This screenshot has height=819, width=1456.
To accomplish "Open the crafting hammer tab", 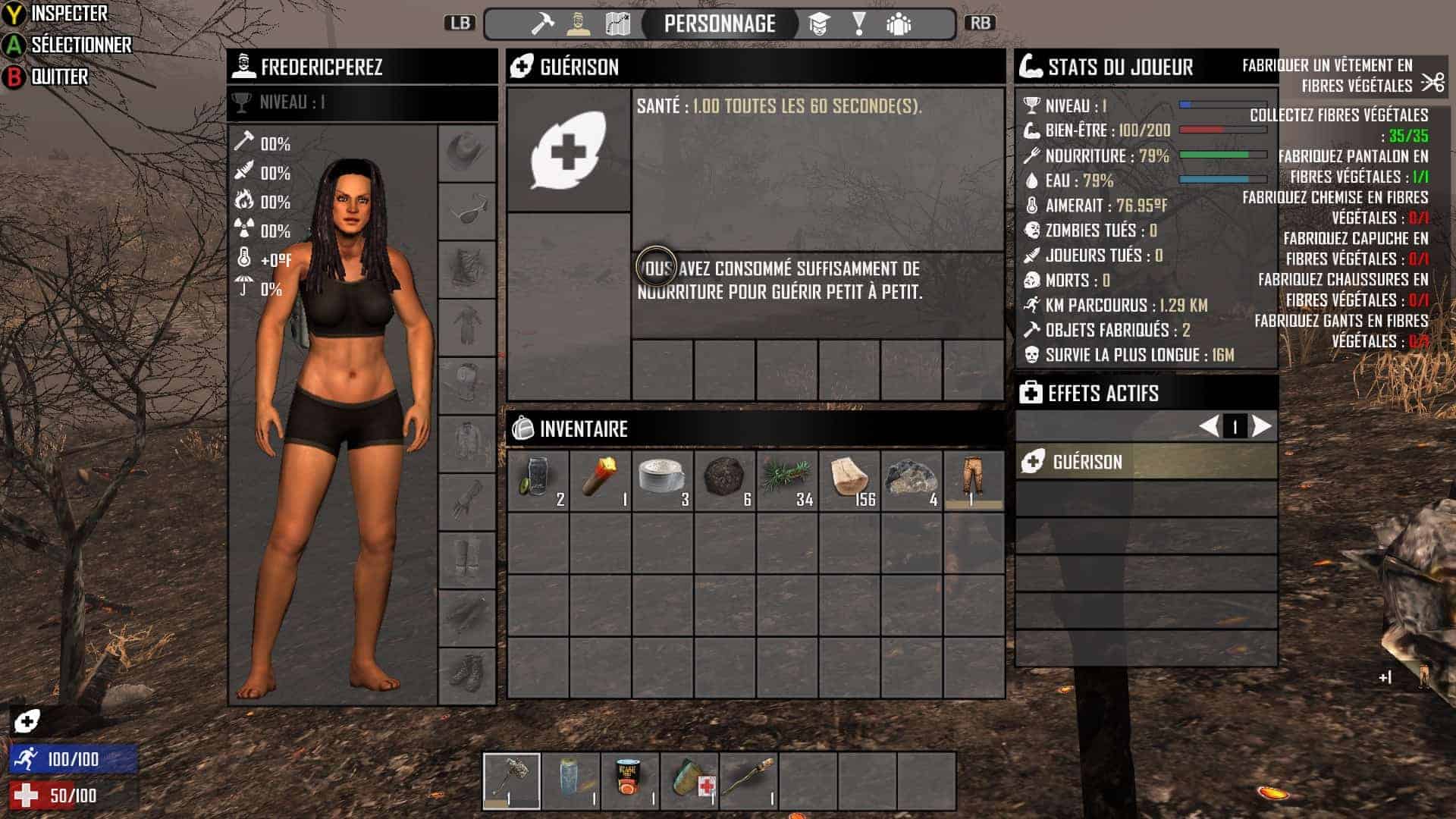I will point(541,24).
